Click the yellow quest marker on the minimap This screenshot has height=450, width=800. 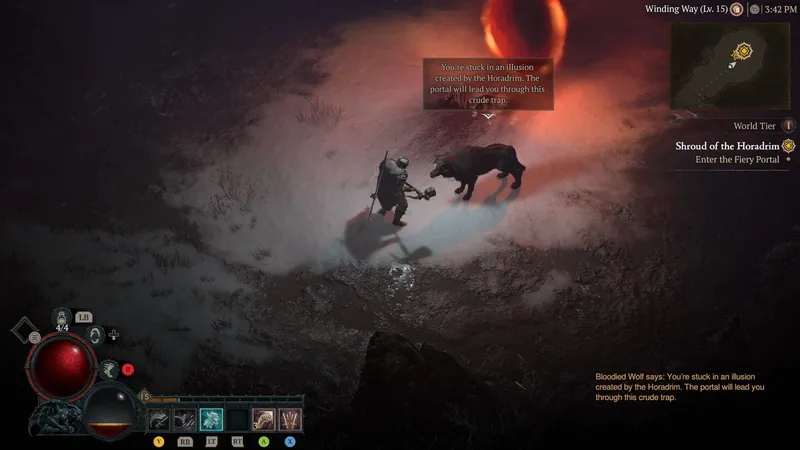coord(743,50)
